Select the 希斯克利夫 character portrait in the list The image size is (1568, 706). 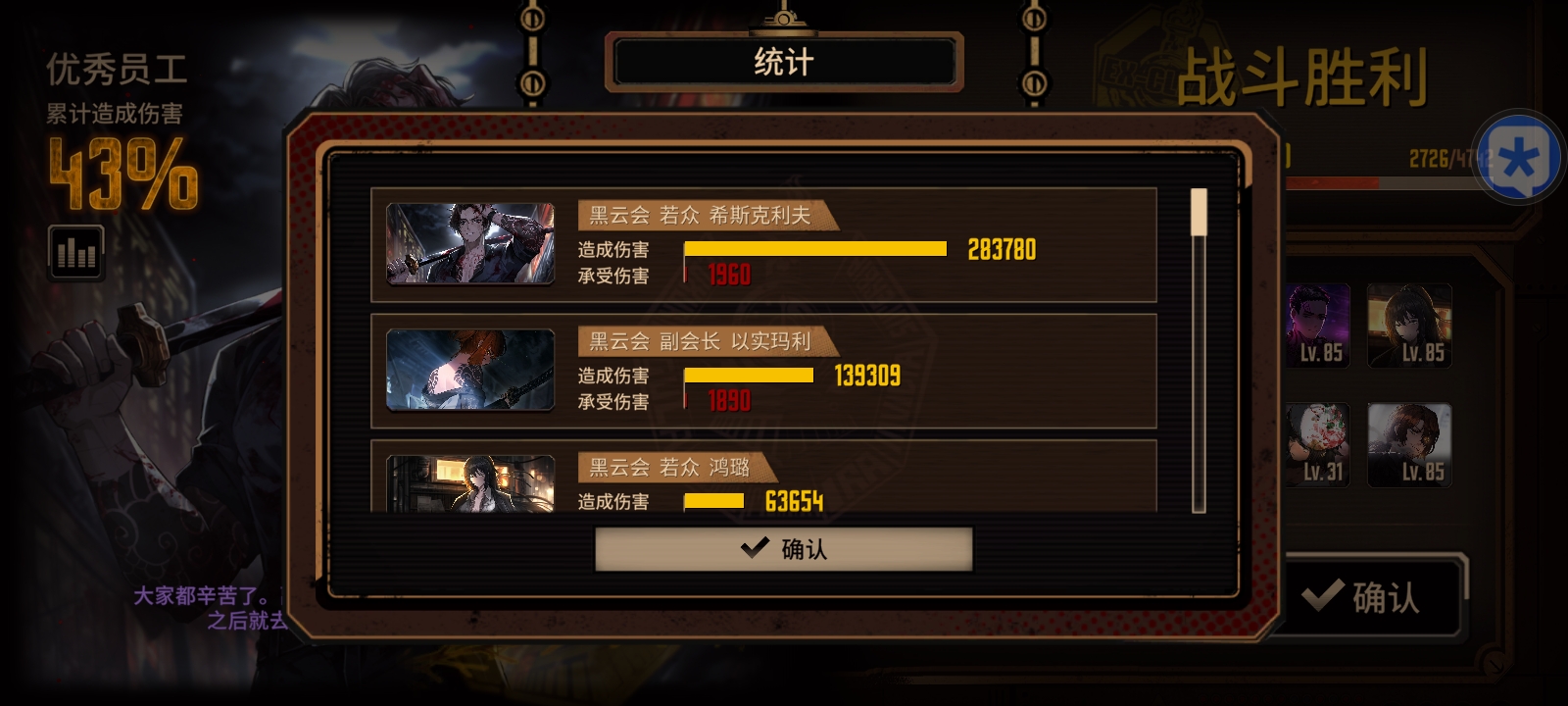click(x=469, y=244)
